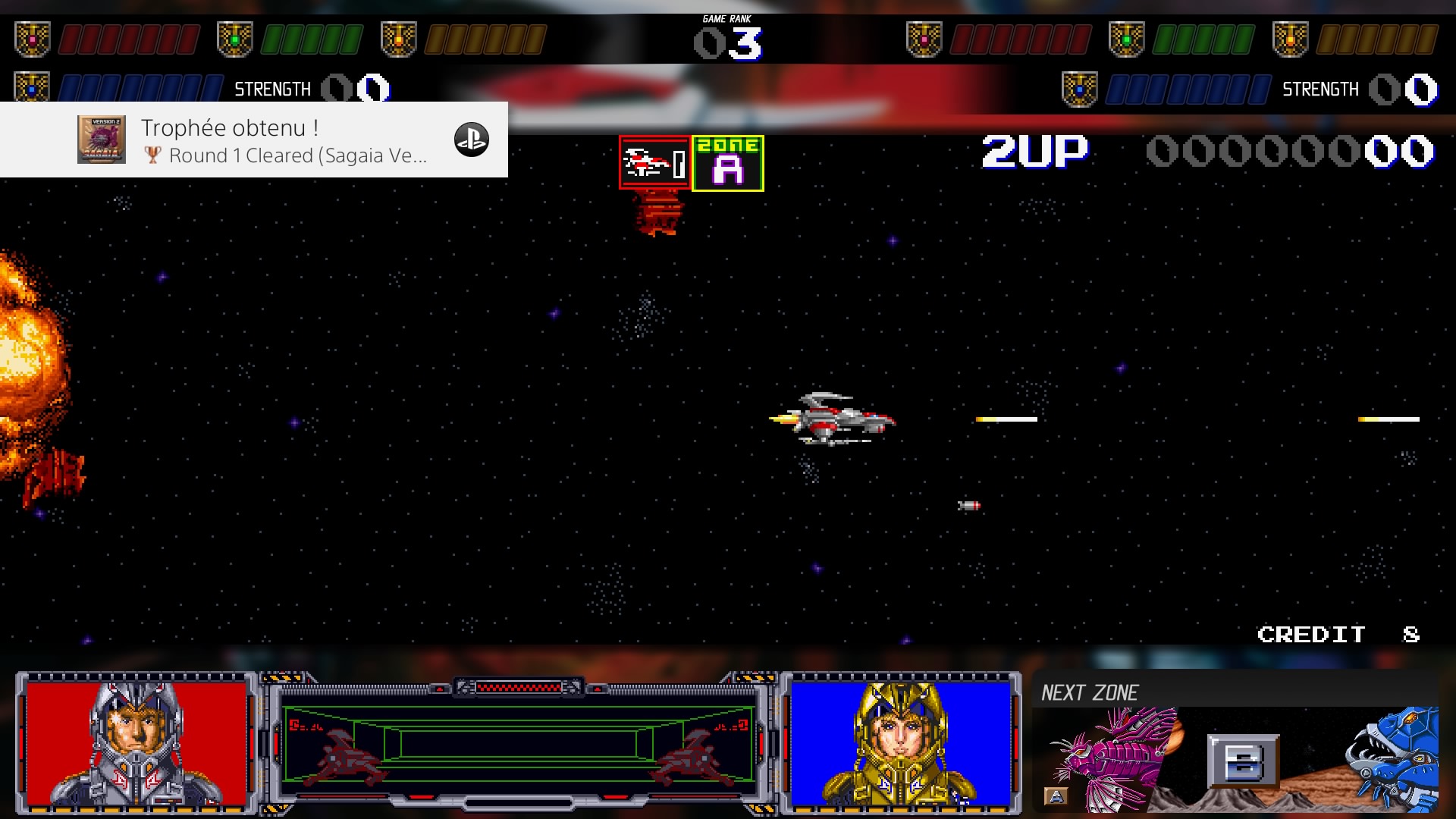
Task: Click the Zone A indicator
Action: [x=727, y=163]
